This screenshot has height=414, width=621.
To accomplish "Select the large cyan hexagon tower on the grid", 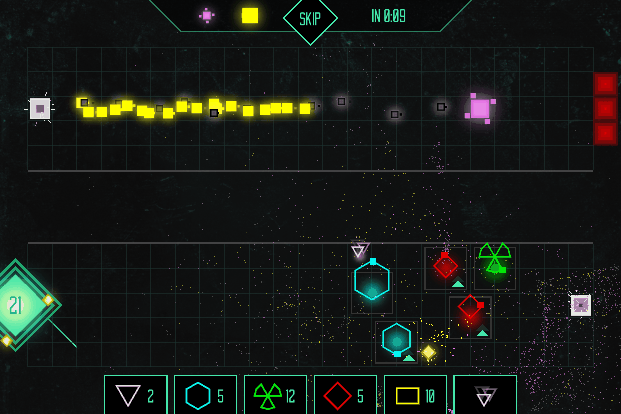I will 372,282.
